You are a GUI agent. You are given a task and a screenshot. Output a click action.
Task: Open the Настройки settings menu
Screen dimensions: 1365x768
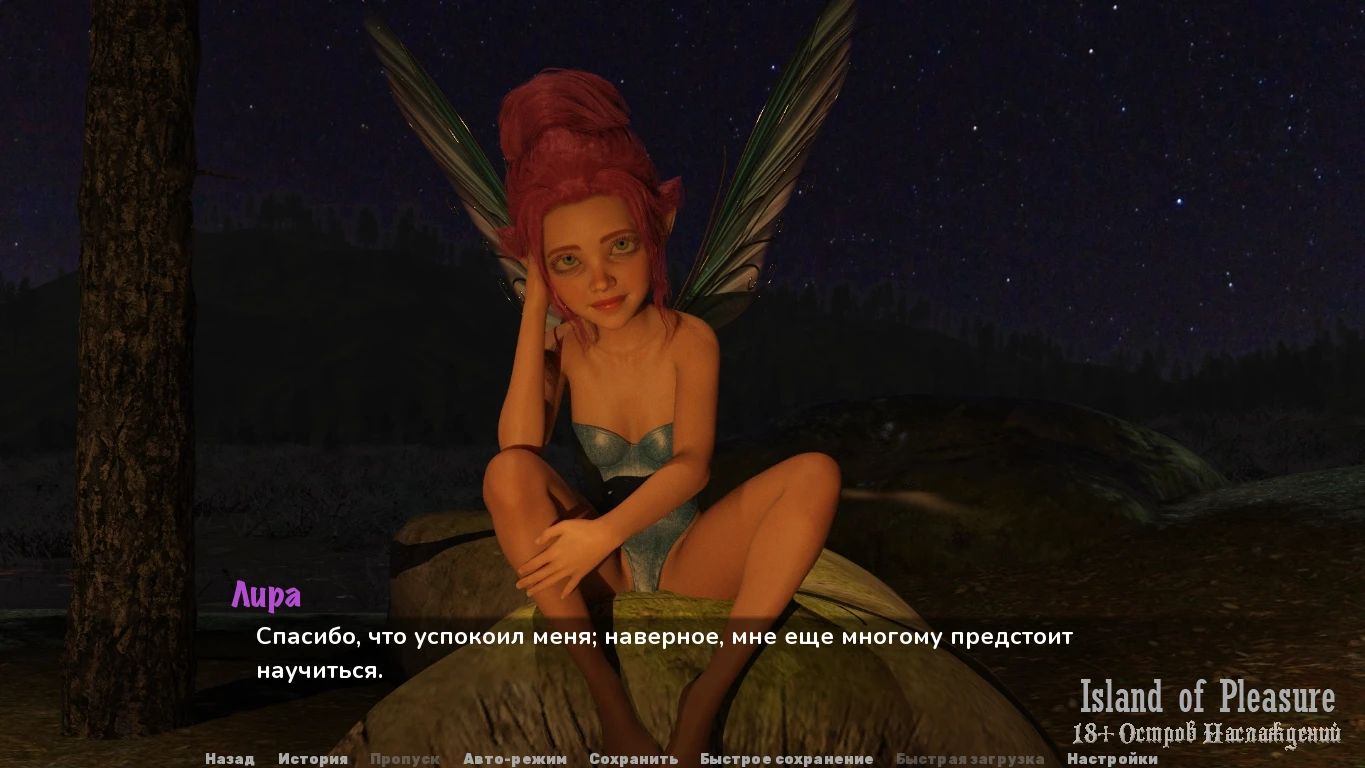pos(1112,759)
